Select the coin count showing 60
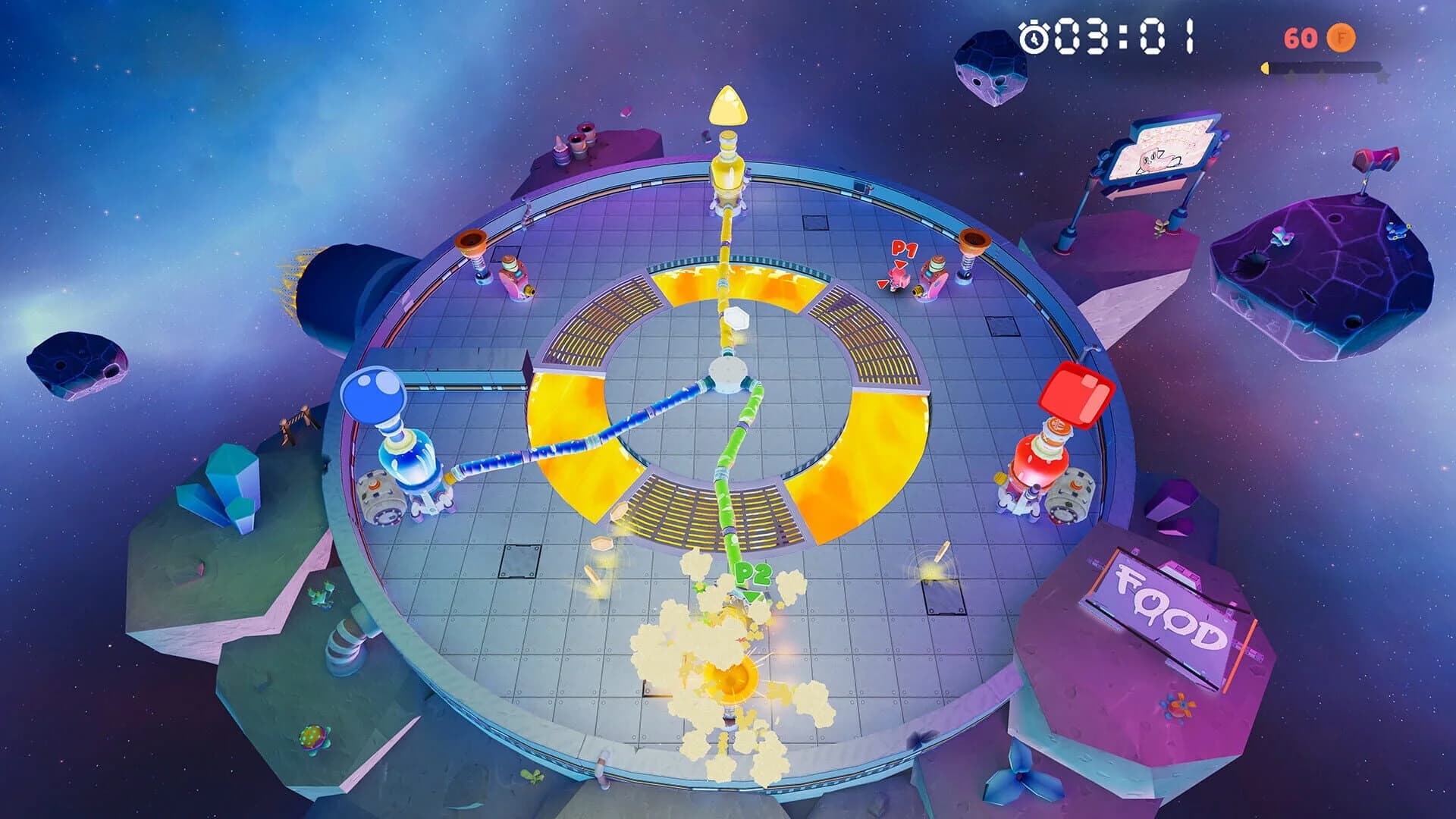The width and height of the screenshot is (1456, 819). point(1300,36)
